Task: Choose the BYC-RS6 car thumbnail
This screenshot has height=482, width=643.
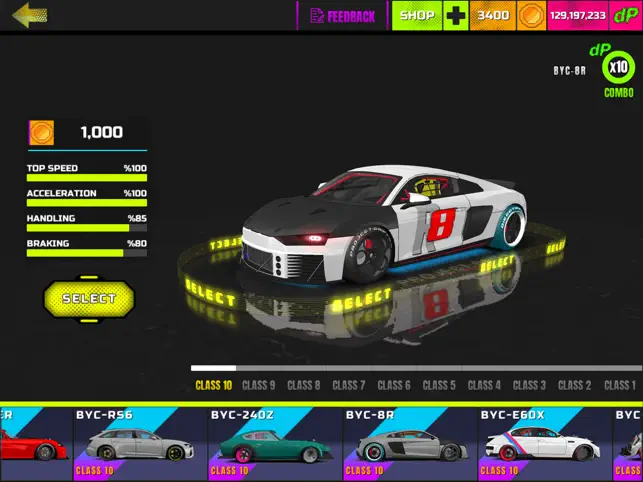Action: pyautogui.click(x=139, y=444)
